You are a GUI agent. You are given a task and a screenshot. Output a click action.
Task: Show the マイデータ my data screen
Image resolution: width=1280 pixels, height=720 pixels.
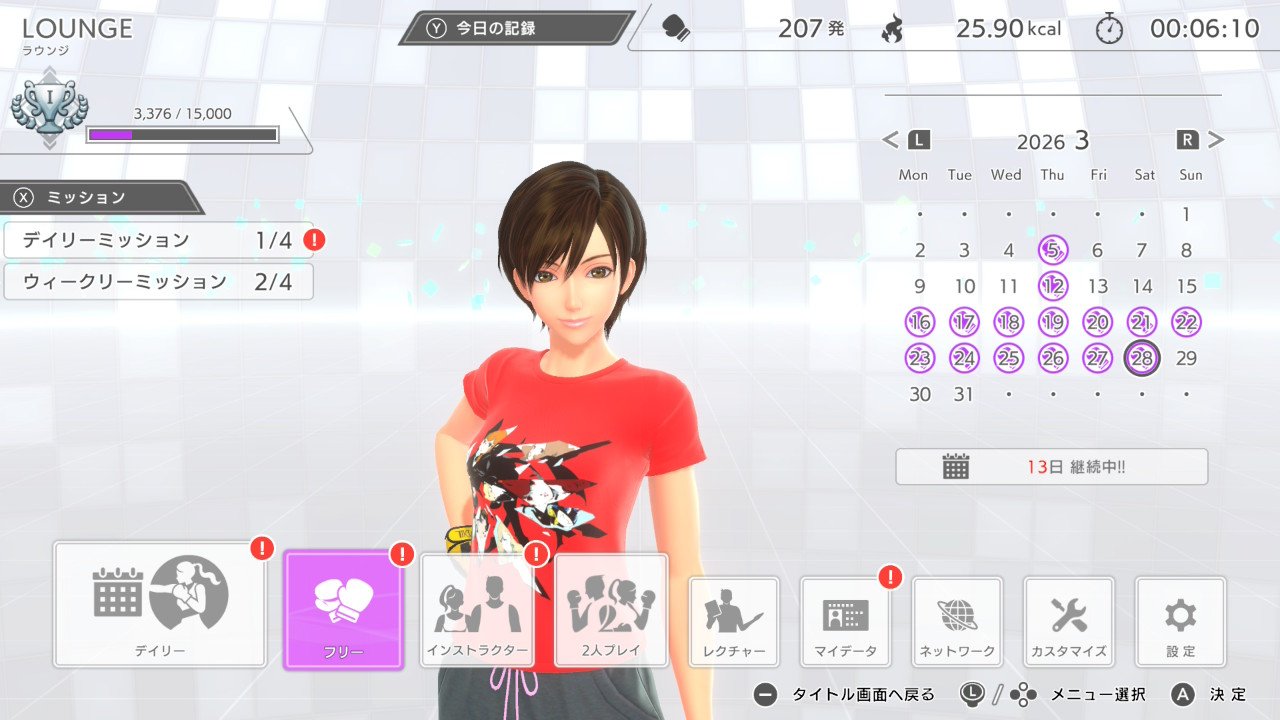click(x=846, y=622)
